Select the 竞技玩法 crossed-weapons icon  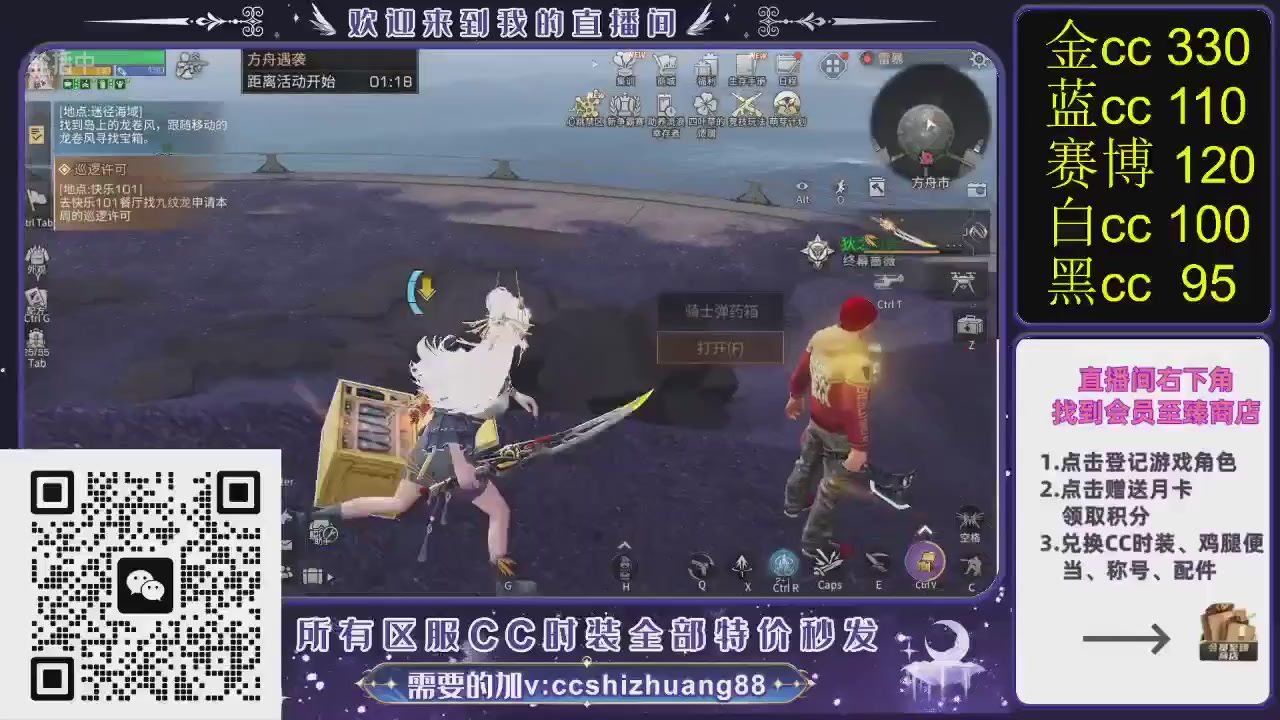745,102
